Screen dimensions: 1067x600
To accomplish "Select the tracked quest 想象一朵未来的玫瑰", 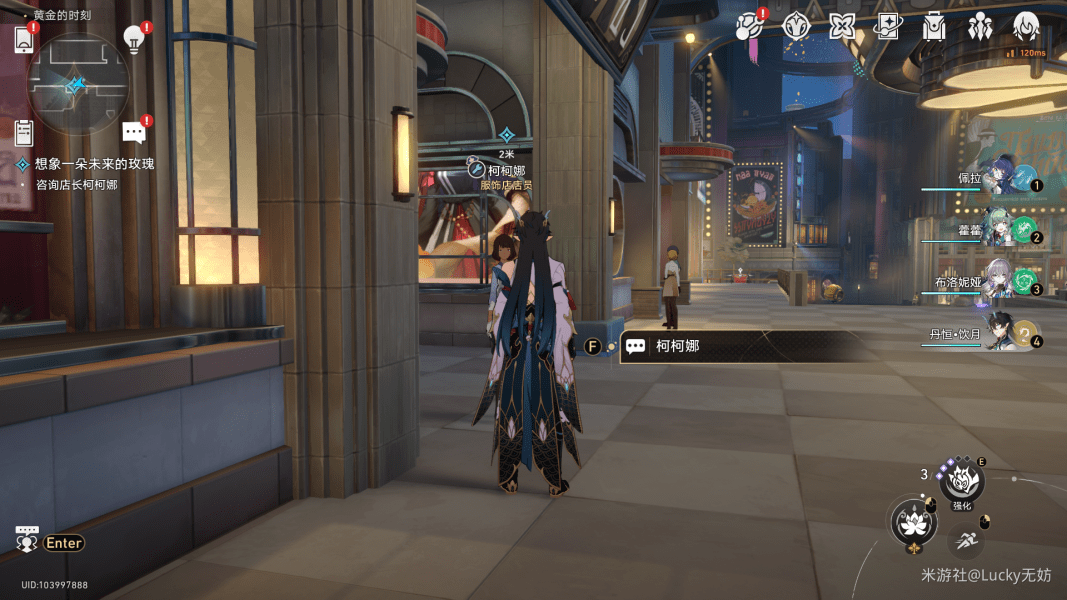I will pyautogui.click(x=94, y=163).
